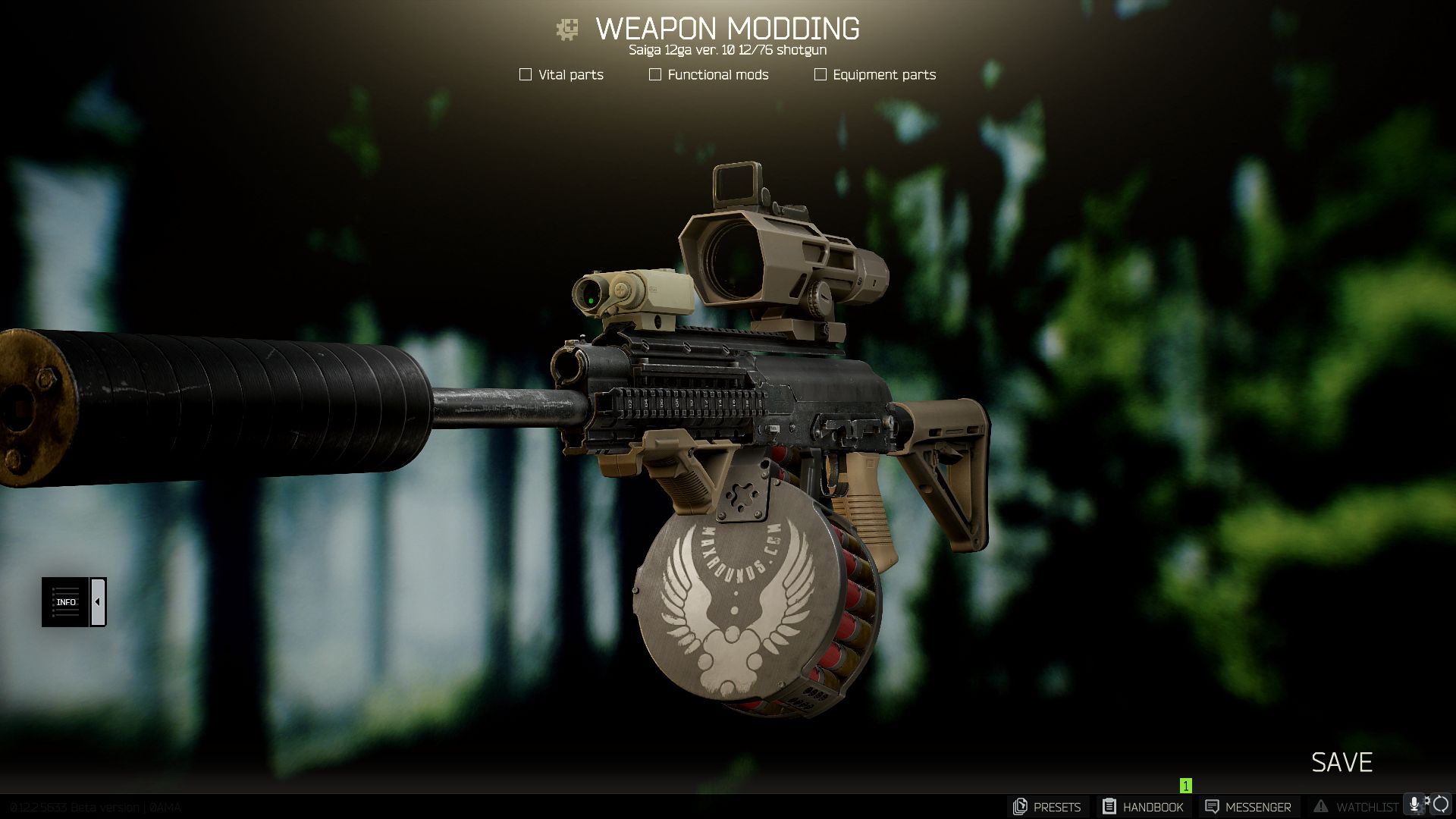The width and height of the screenshot is (1456, 819).
Task: Expand the INFO panel using its arrow
Action: 97,601
